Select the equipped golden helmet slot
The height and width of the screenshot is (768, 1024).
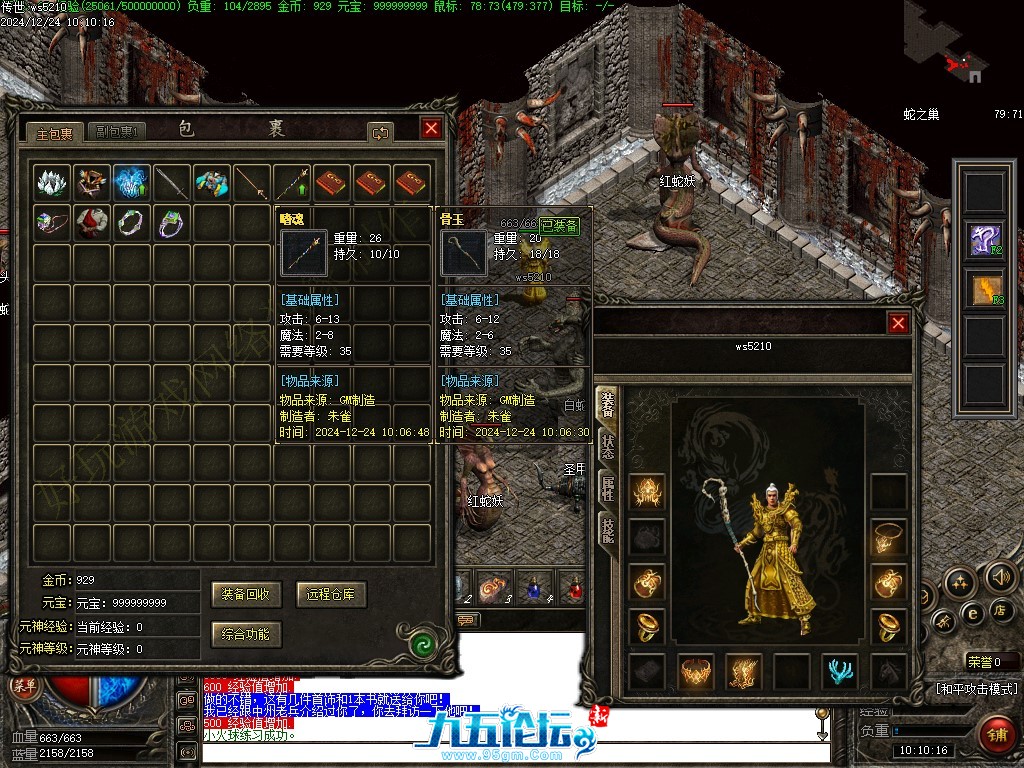(x=648, y=492)
